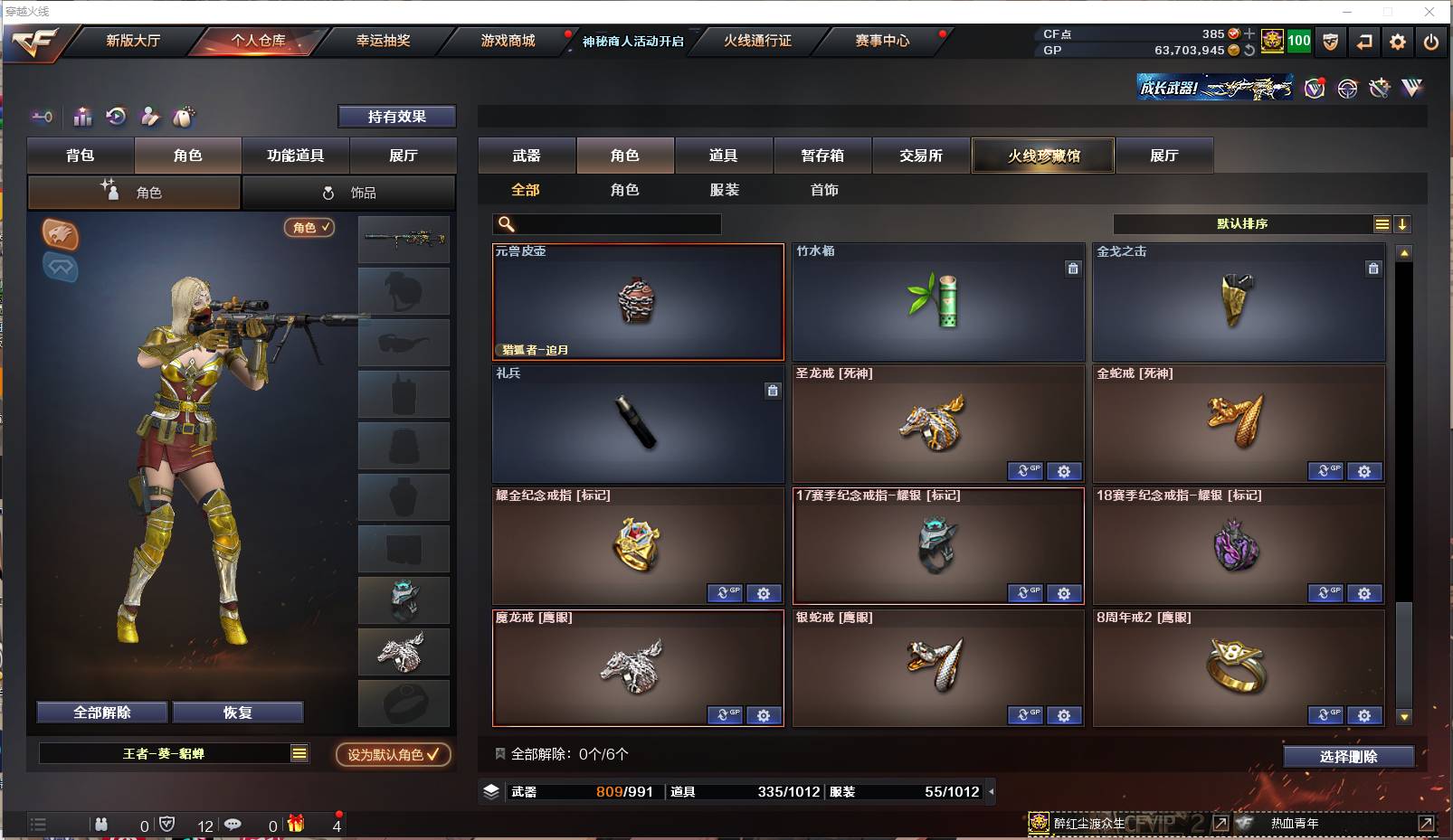Viewport: 1453px width, 840px height.
Task: Click the GP refresh circular arrow icon
Action: pyautogui.click(x=1248, y=52)
